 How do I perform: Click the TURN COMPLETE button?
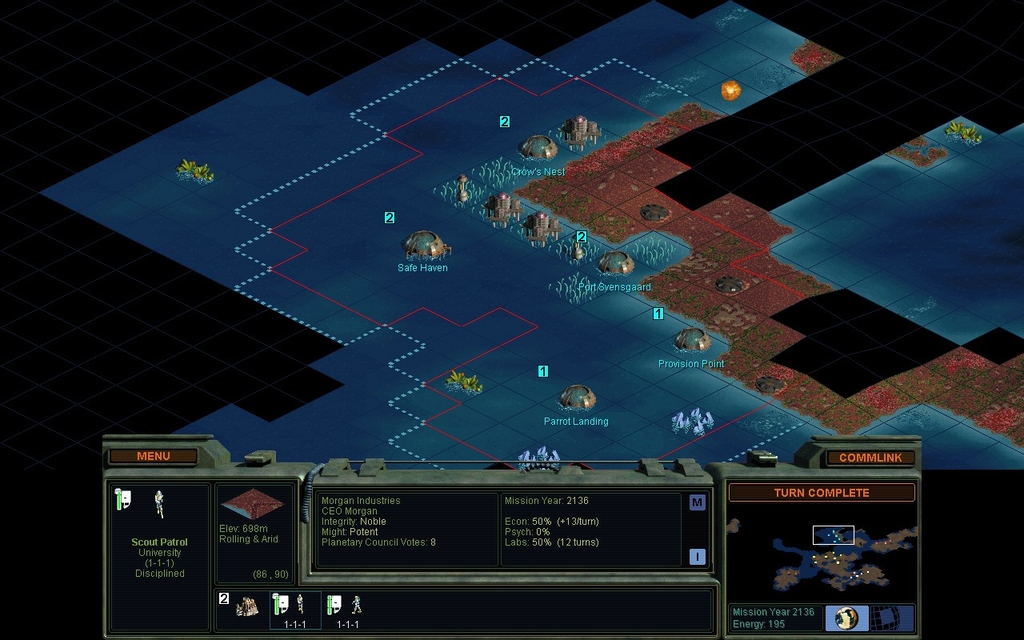[x=821, y=493]
